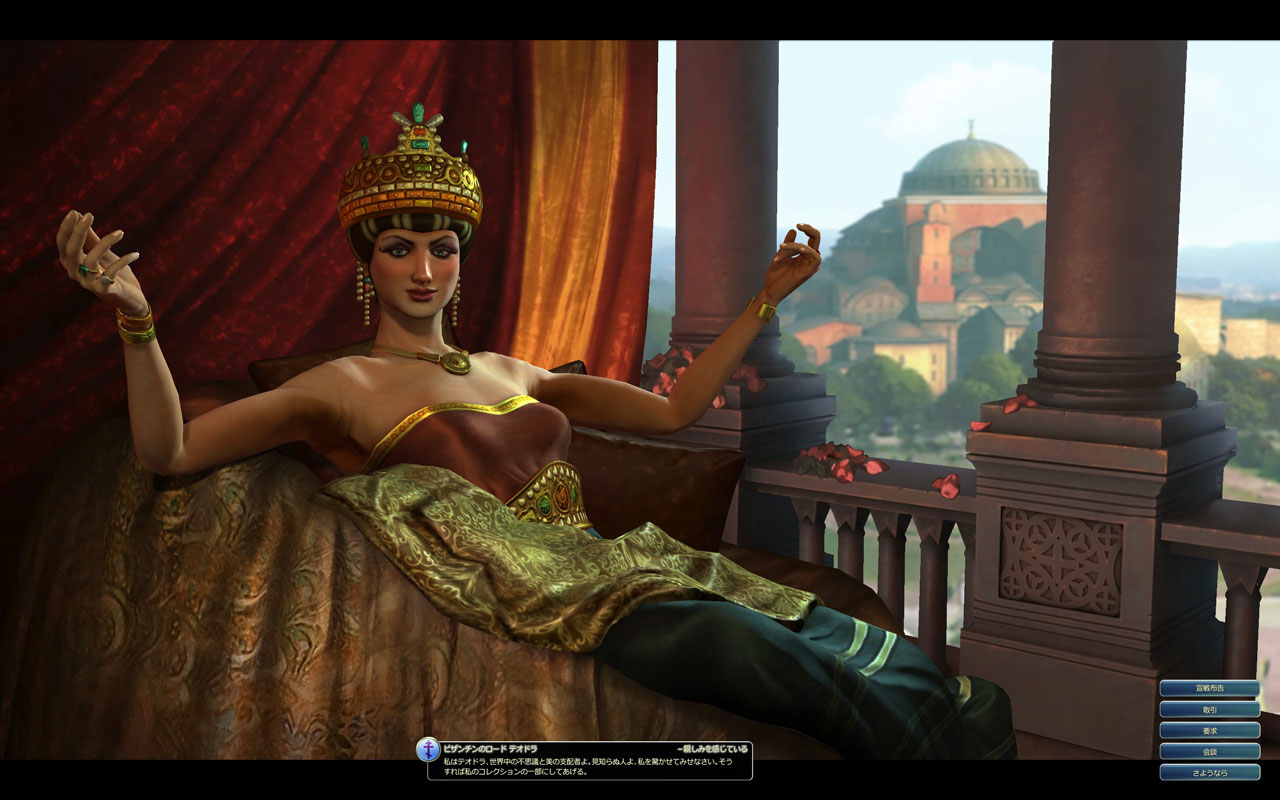Click the Byzantine cross civilization icon
The height and width of the screenshot is (800, 1280).
[429, 750]
